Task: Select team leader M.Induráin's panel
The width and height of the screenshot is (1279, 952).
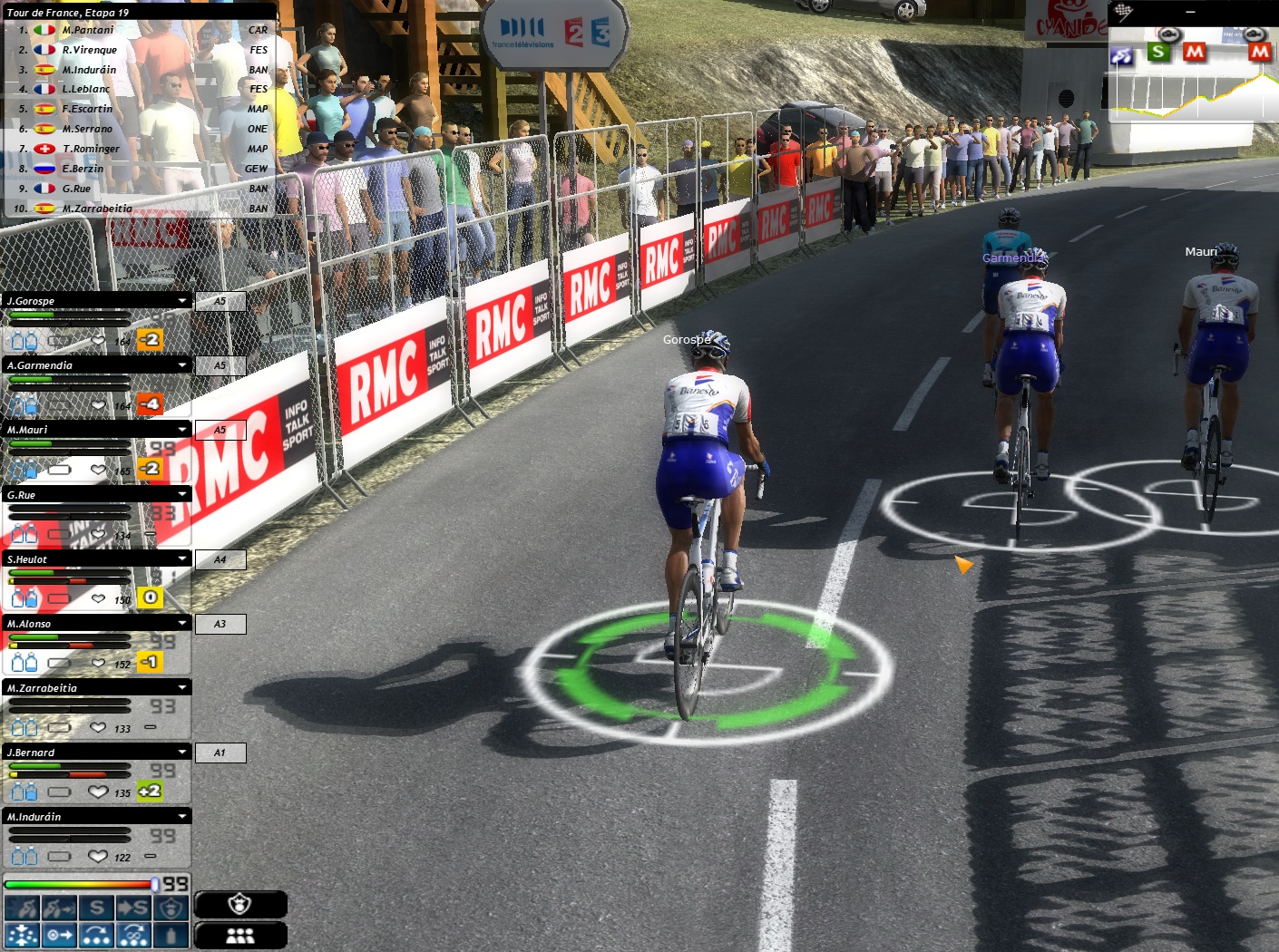Action: 91,817
